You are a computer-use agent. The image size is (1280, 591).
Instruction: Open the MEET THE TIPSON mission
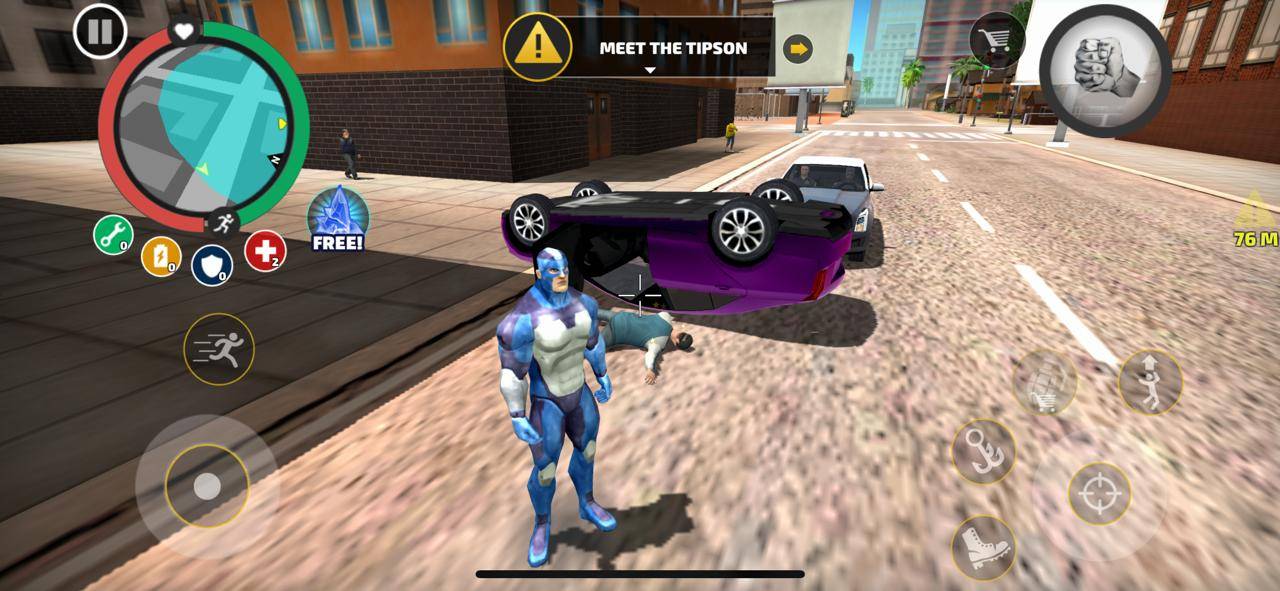[672, 48]
